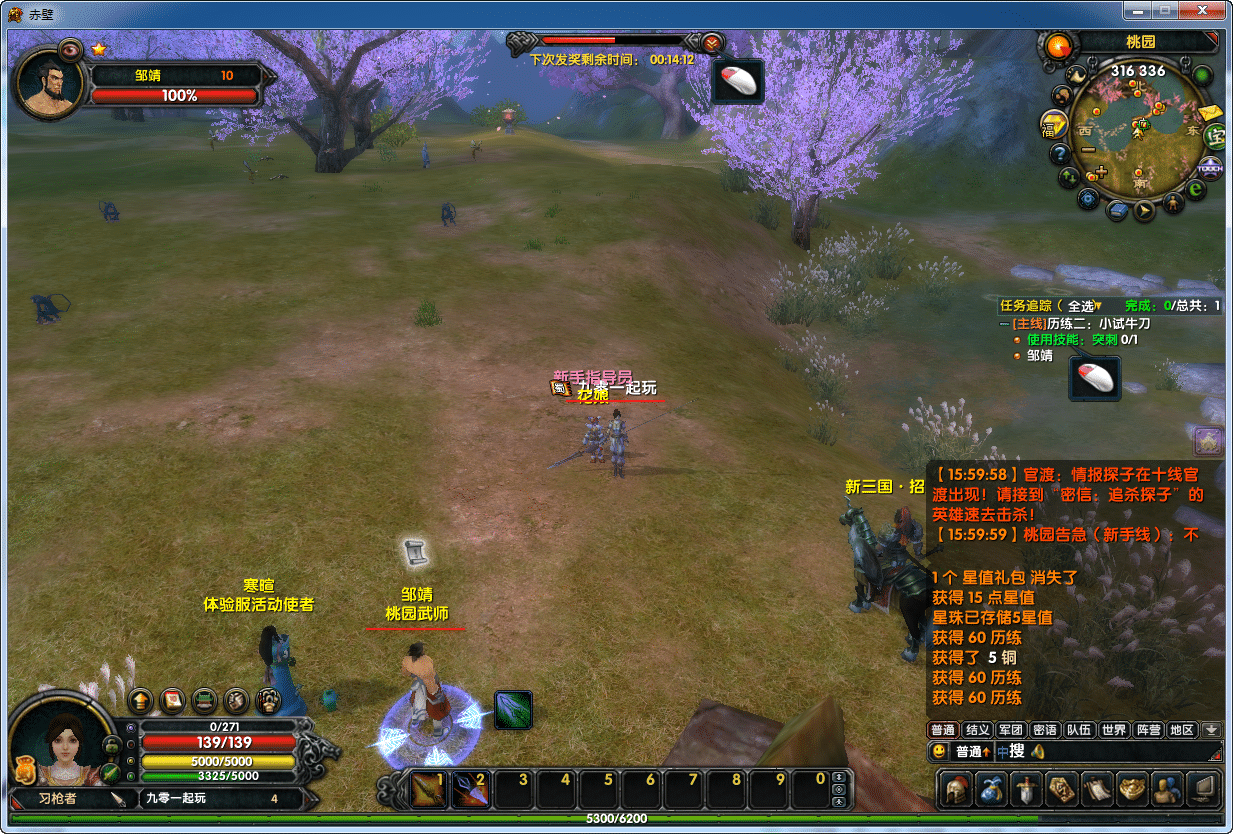Viewport: 1233px width, 834px height.
Task: Activate the spear thrust skill in slot 2
Action: click(x=471, y=790)
